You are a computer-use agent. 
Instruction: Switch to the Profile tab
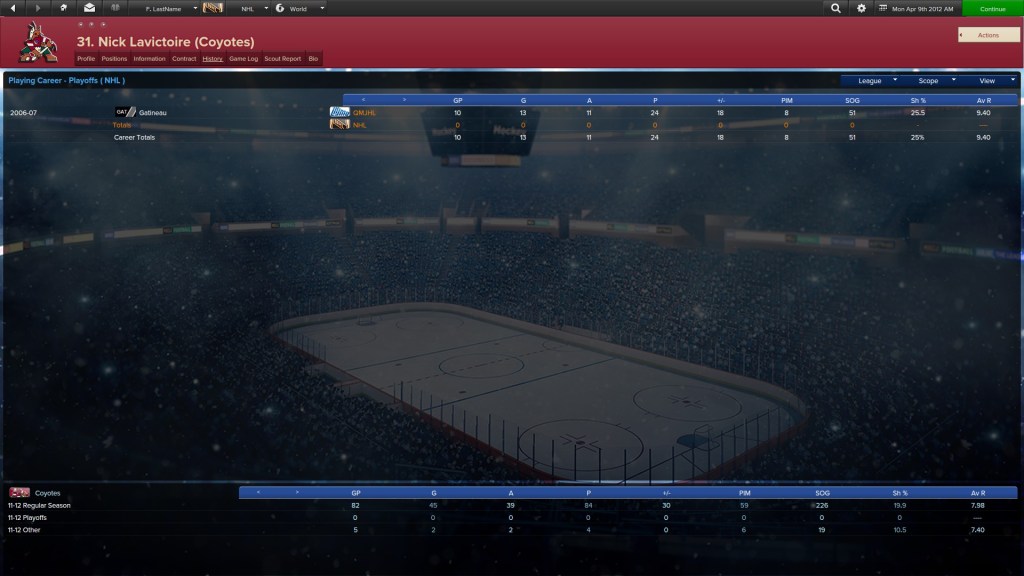pyautogui.click(x=86, y=59)
